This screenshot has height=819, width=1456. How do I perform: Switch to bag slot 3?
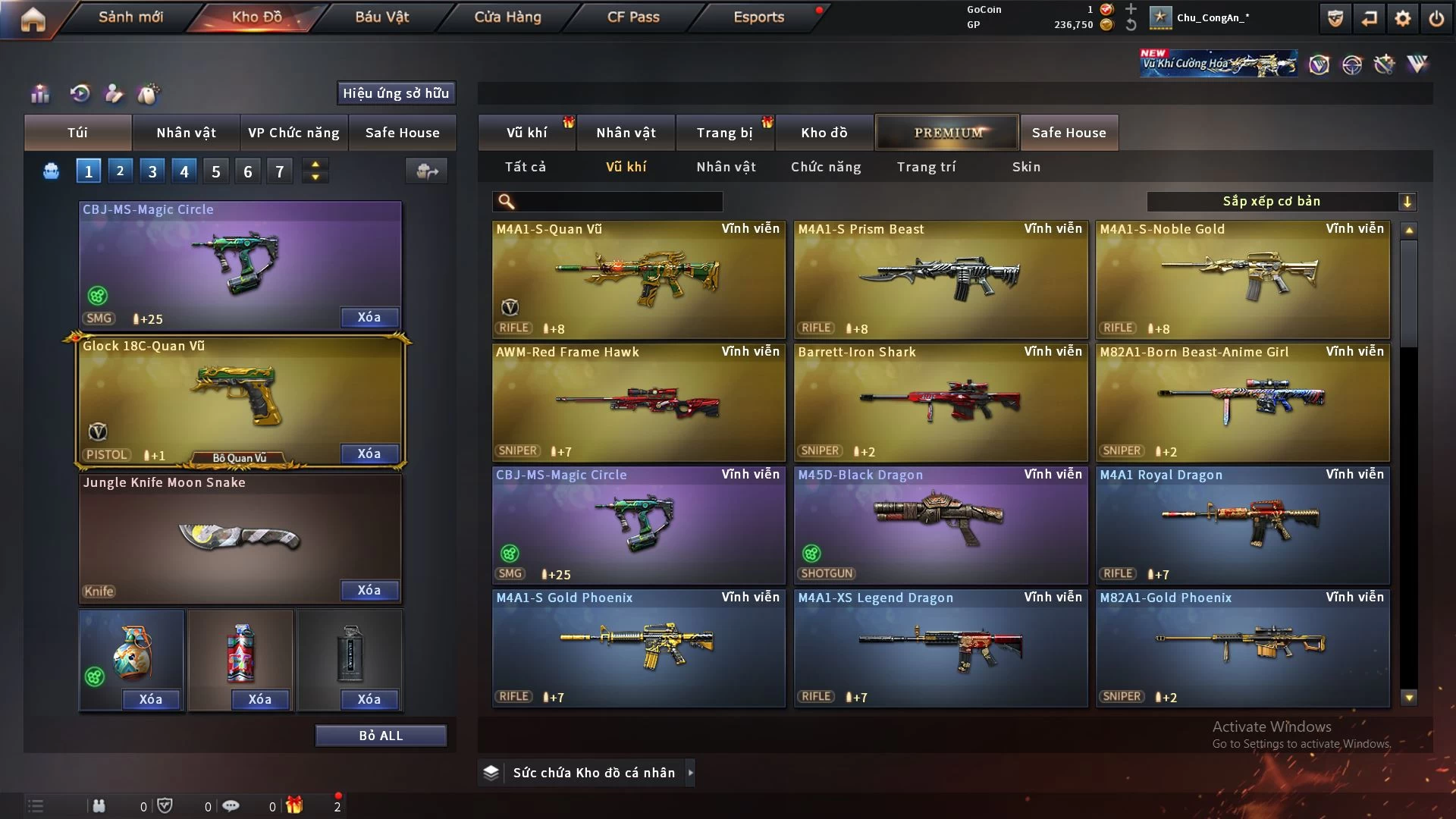point(152,171)
